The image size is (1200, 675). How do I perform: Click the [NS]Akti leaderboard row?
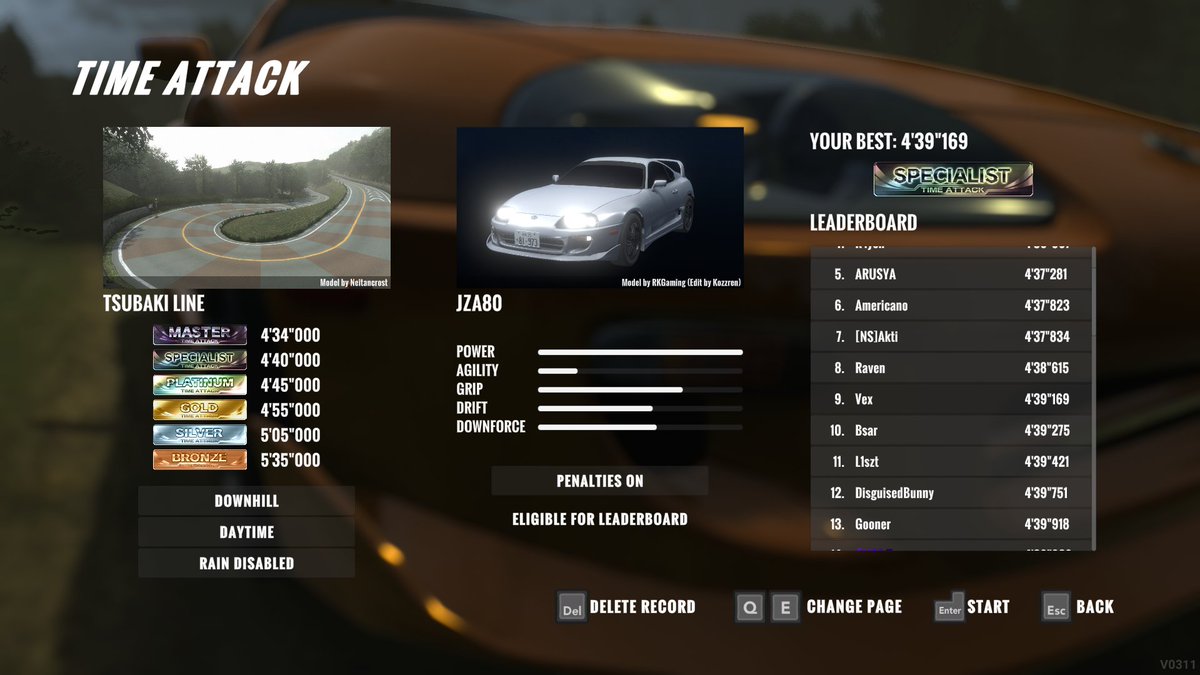(x=951, y=337)
